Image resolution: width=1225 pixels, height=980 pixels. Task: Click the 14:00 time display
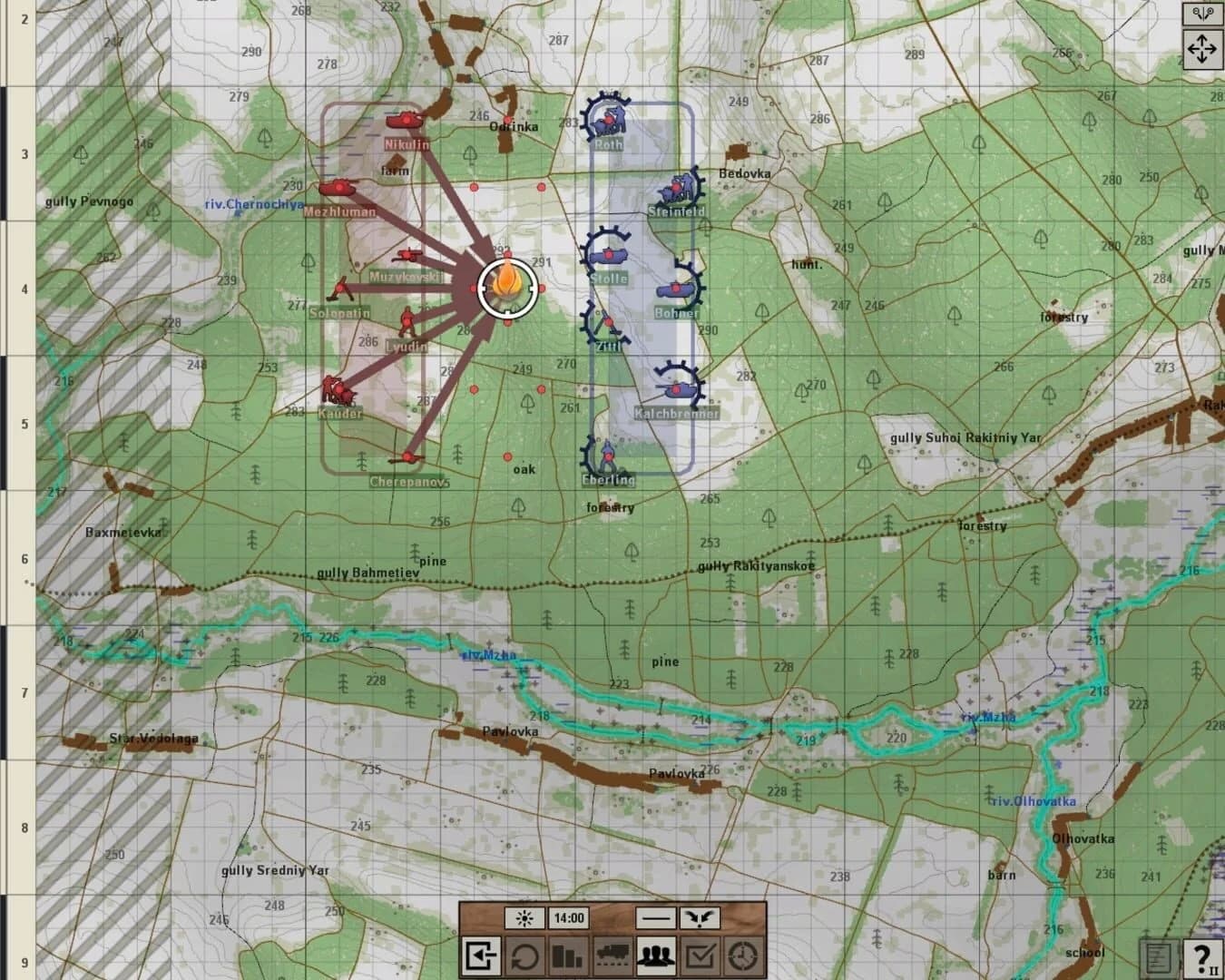click(570, 917)
